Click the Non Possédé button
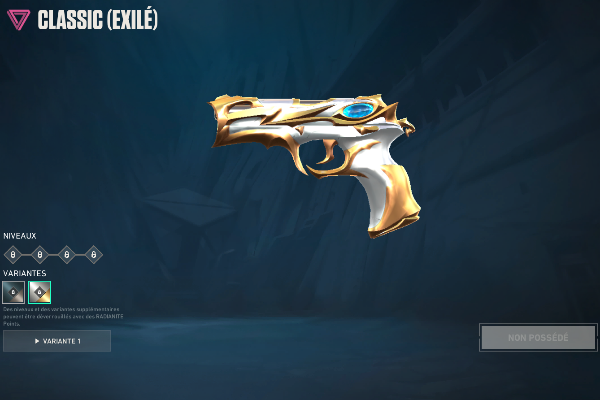The width and height of the screenshot is (600, 400). (x=537, y=337)
